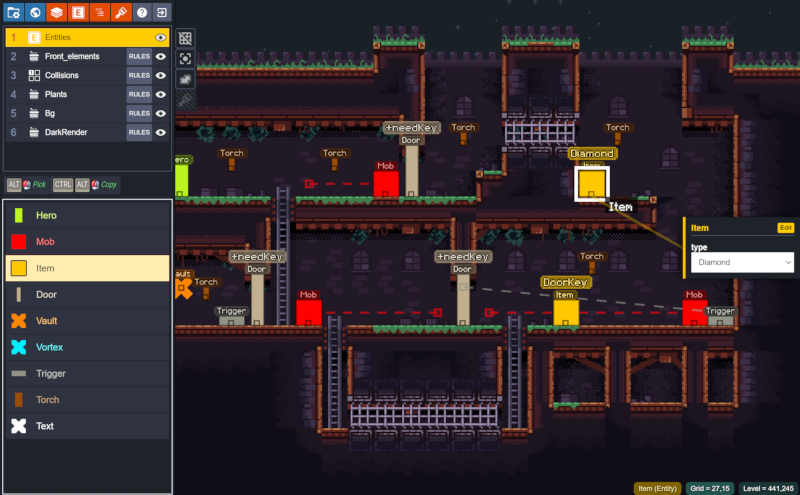This screenshot has width=800, height=495.
Task: Click the exit arrow icon
Action: [162, 12]
